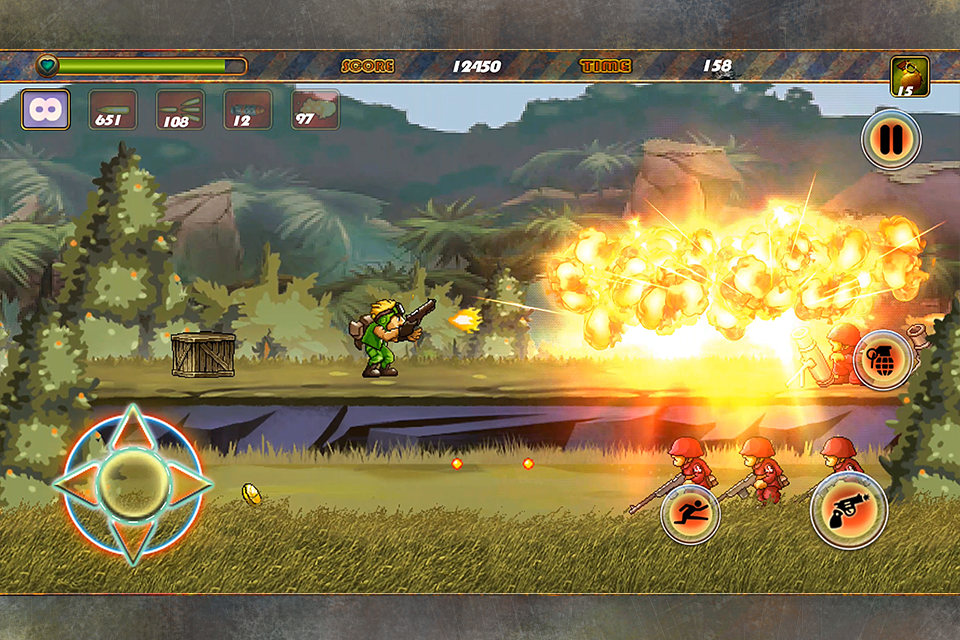Tap the running man jump button
Image resolution: width=960 pixels, height=640 pixels.
click(x=690, y=515)
